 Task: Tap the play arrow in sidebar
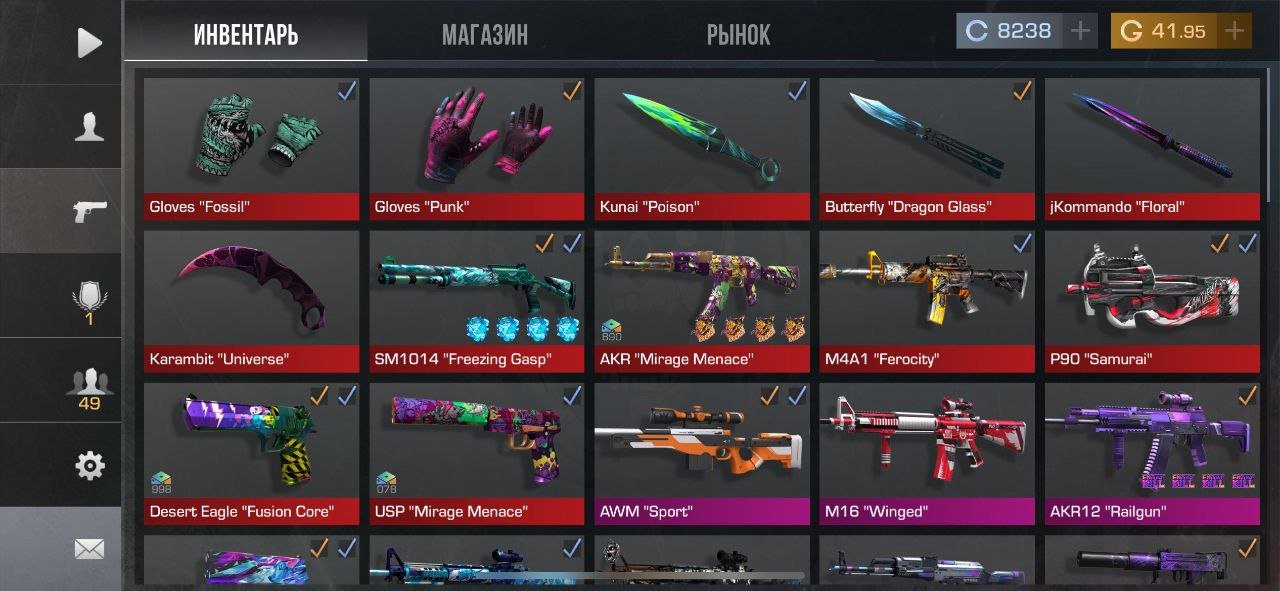pyautogui.click(x=89, y=42)
